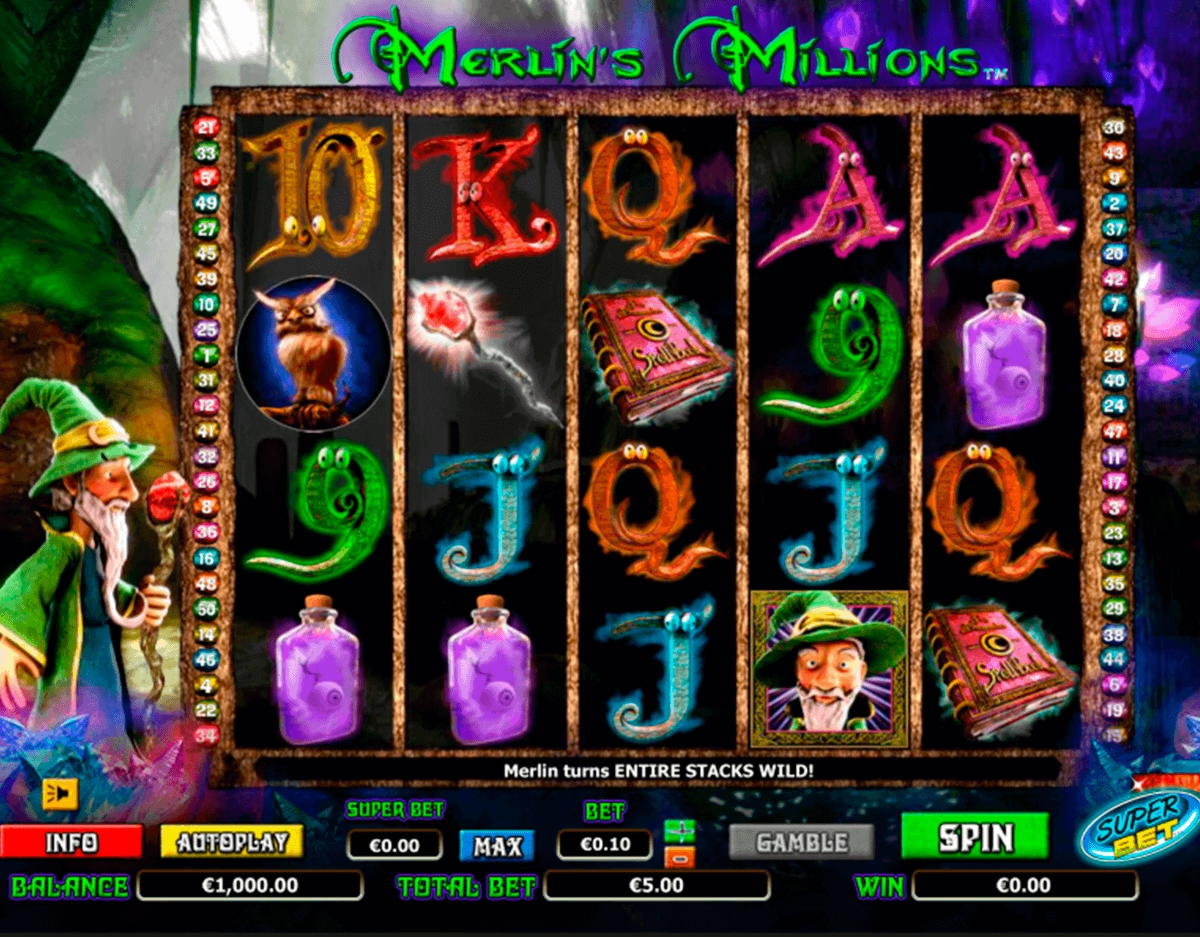Click the greyed GAMBLE button
The height and width of the screenshot is (937, 1200).
pyautogui.click(x=801, y=842)
